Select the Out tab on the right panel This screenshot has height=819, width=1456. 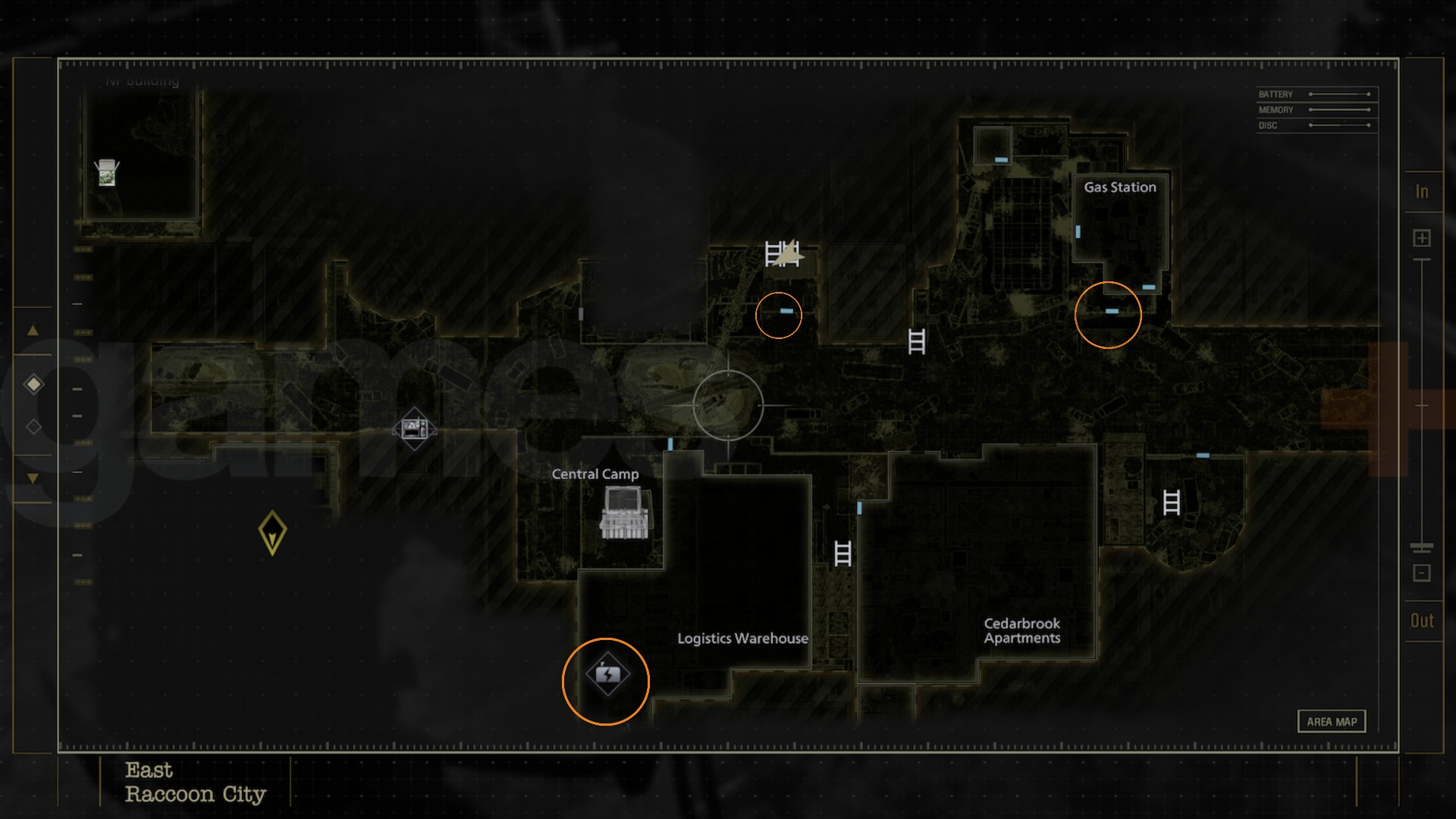click(x=1421, y=620)
